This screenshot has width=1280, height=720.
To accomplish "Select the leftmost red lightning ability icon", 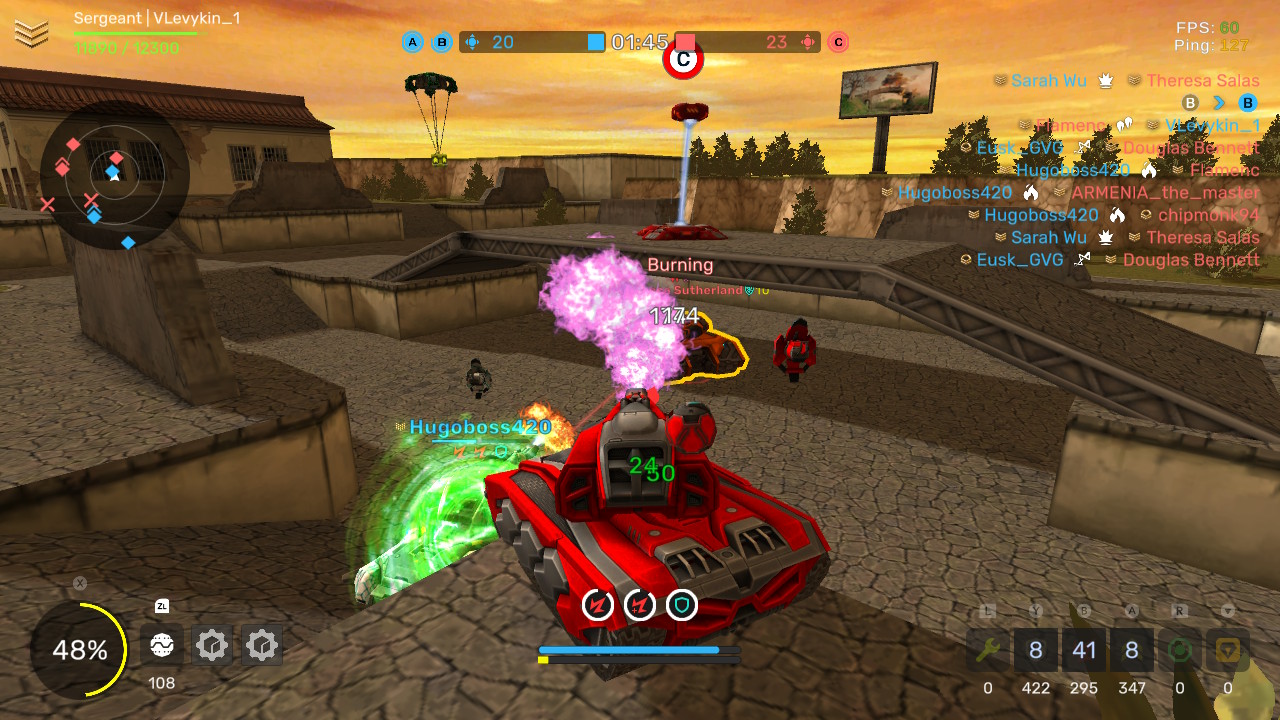I will coord(596,605).
